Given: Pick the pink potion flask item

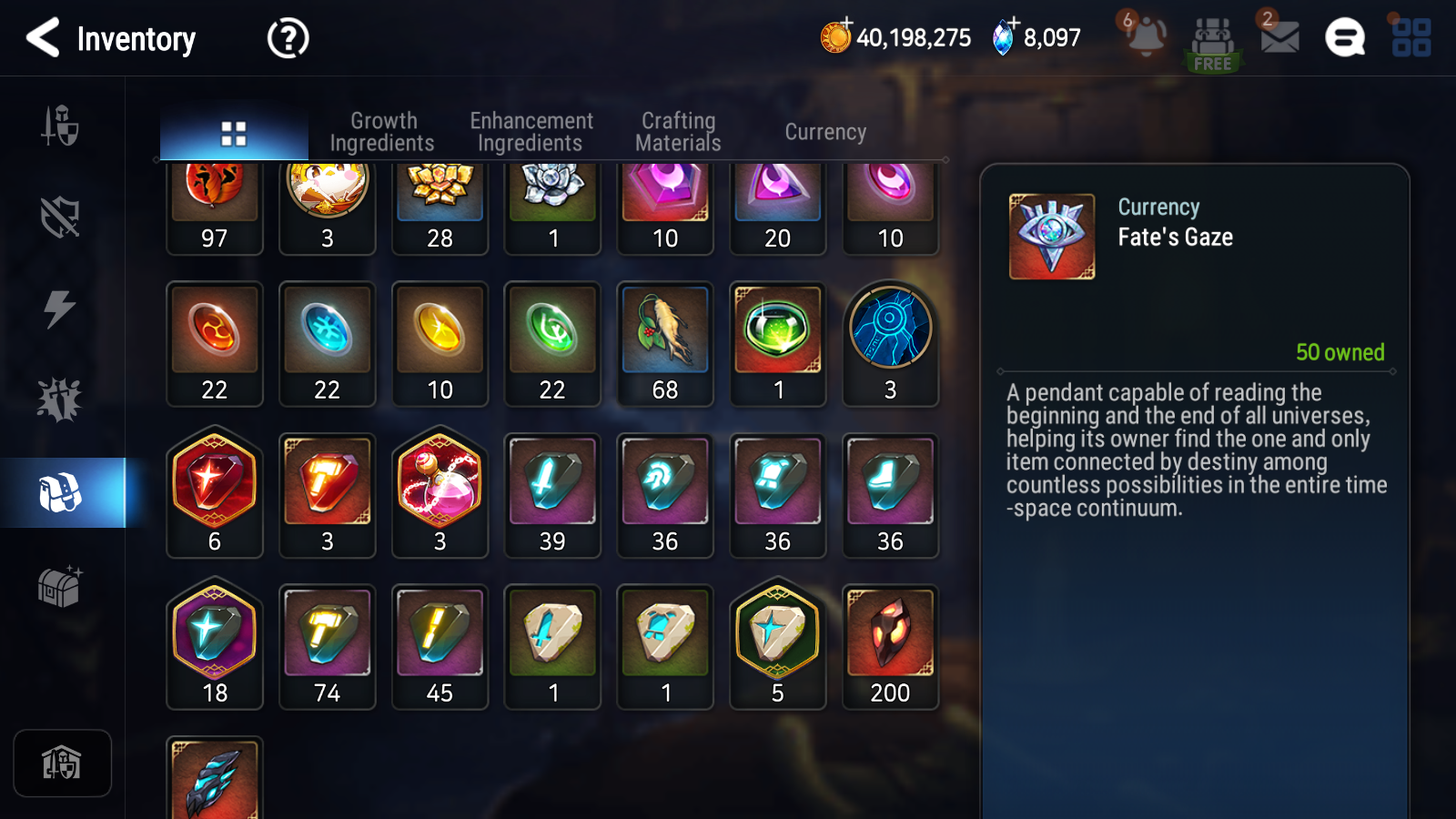Looking at the screenshot, I should pos(440,495).
